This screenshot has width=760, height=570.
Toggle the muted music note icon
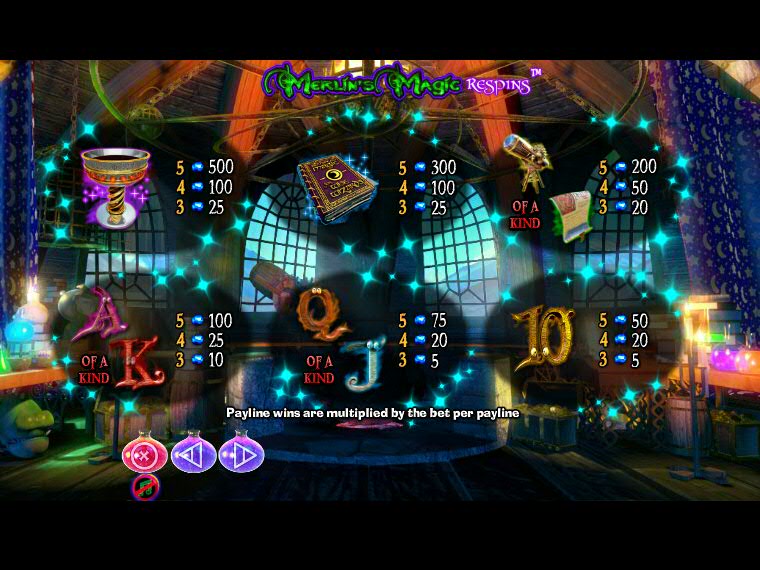click(143, 487)
